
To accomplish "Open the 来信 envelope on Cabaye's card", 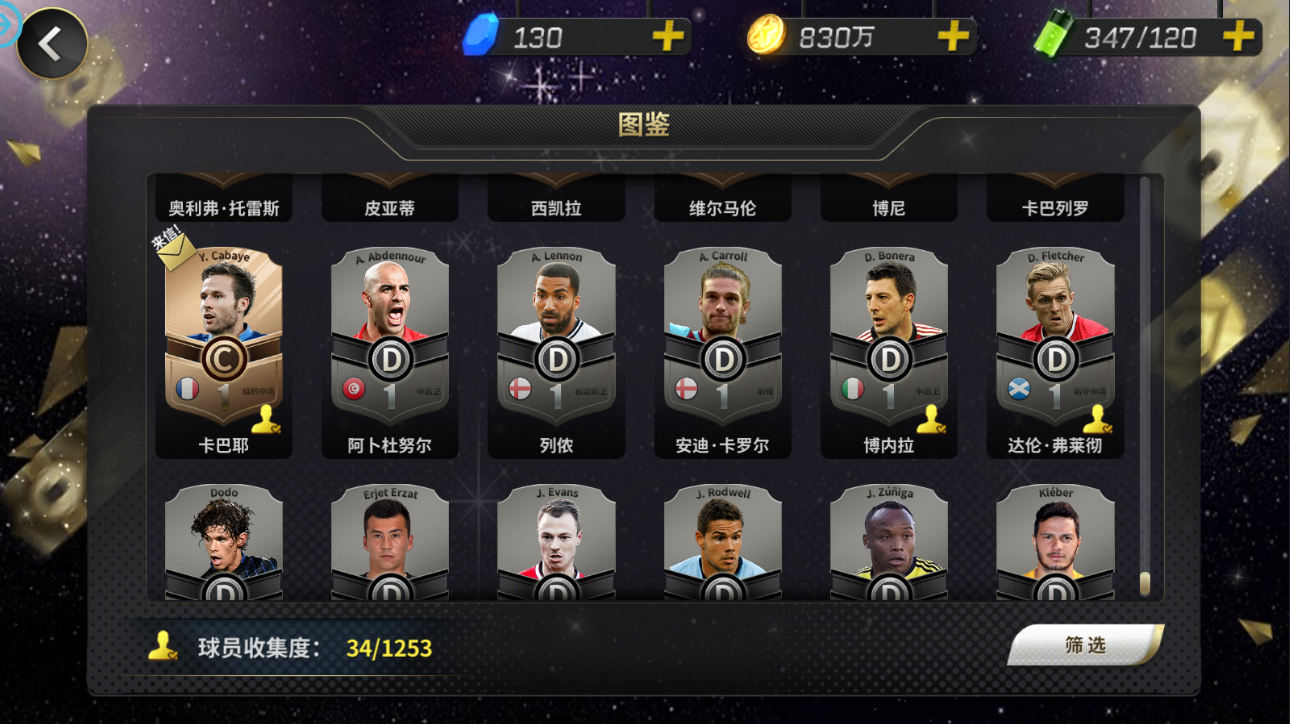I will click(x=175, y=250).
